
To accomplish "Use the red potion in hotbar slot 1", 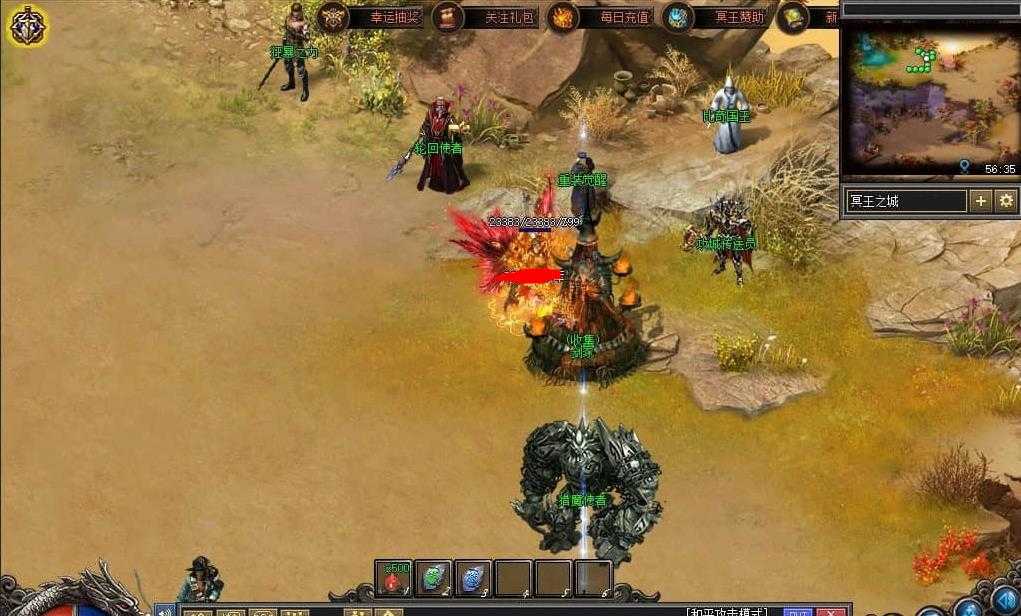I will click(x=394, y=578).
